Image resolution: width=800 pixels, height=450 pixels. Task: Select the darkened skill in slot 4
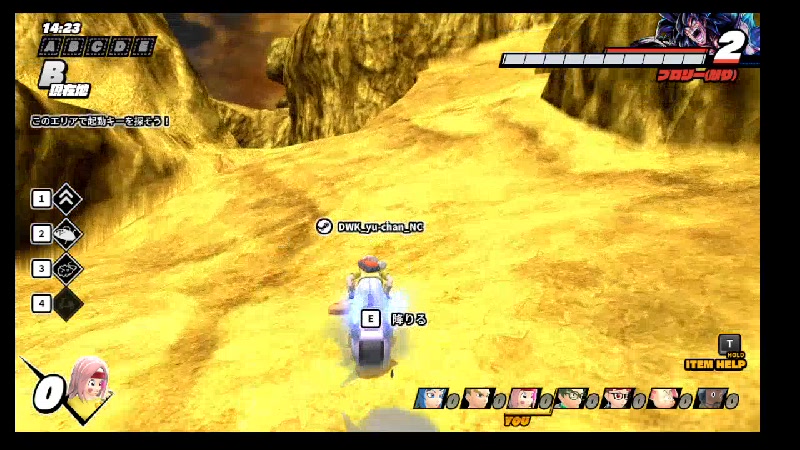point(68,302)
